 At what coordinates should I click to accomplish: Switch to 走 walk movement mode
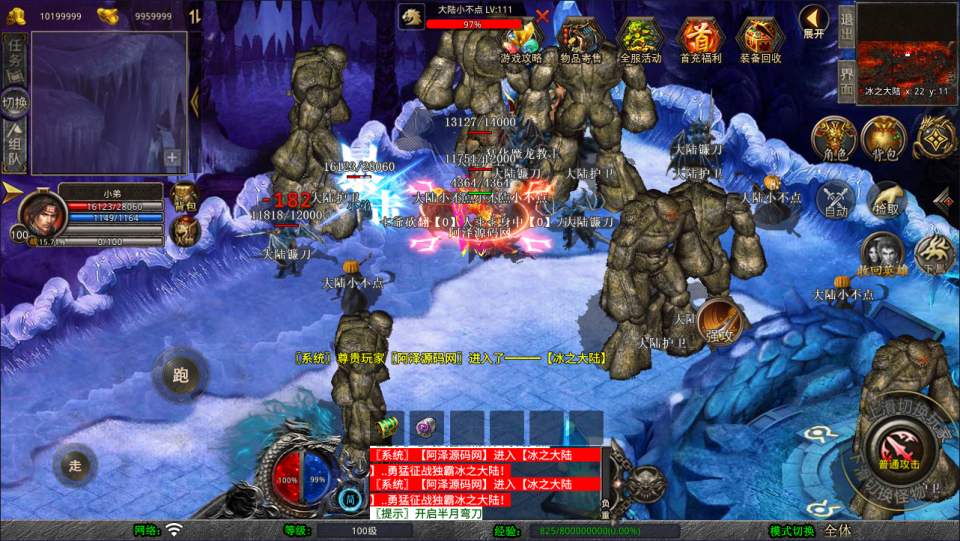(x=75, y=464)
